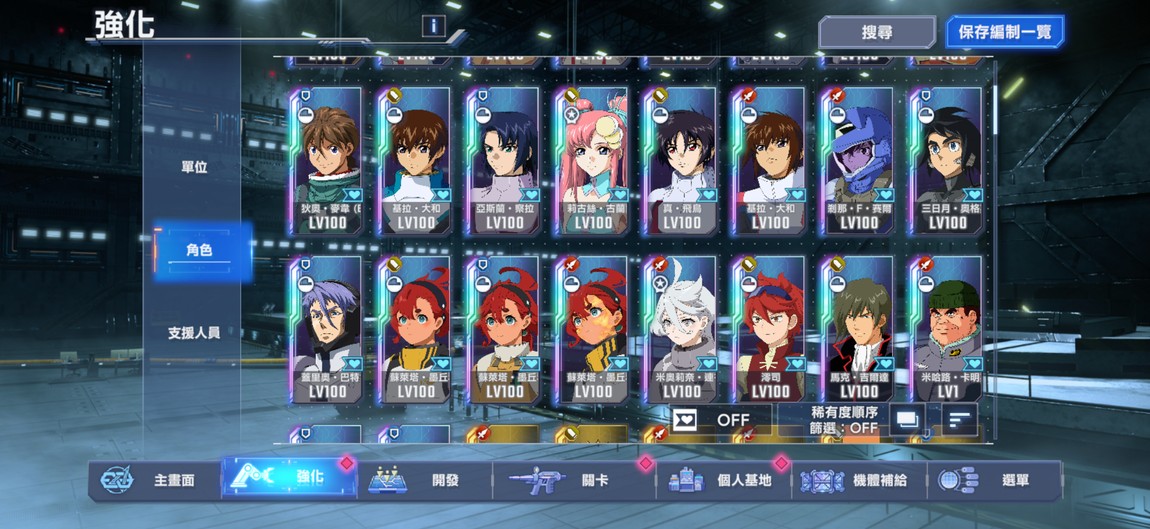The width and height of the screenshot is (1150, 529).
Task: Choose the 亞斯蘭・察拉 character card
Action: coord(505,160)
